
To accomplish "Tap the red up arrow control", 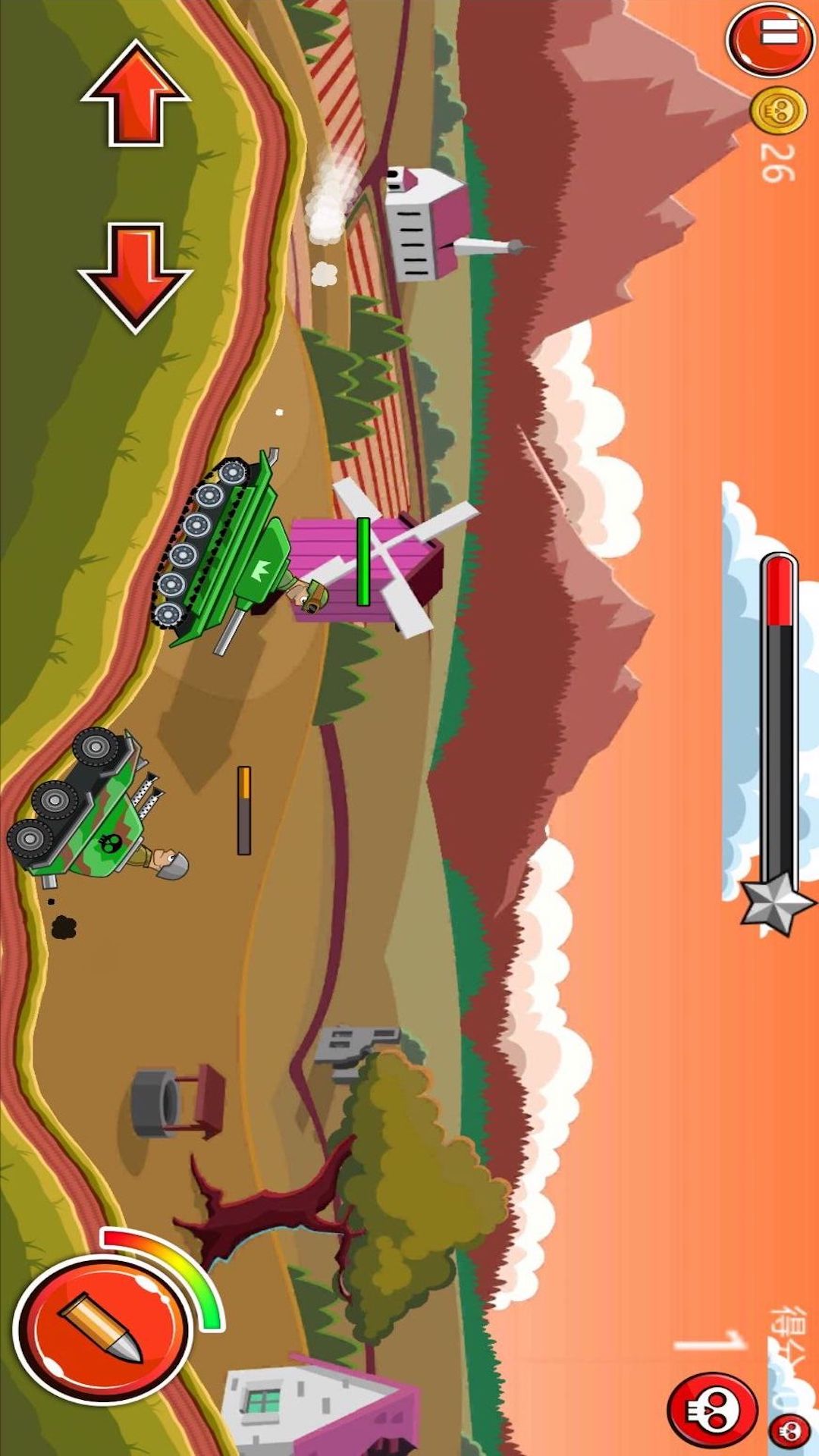I will point(135,93).
